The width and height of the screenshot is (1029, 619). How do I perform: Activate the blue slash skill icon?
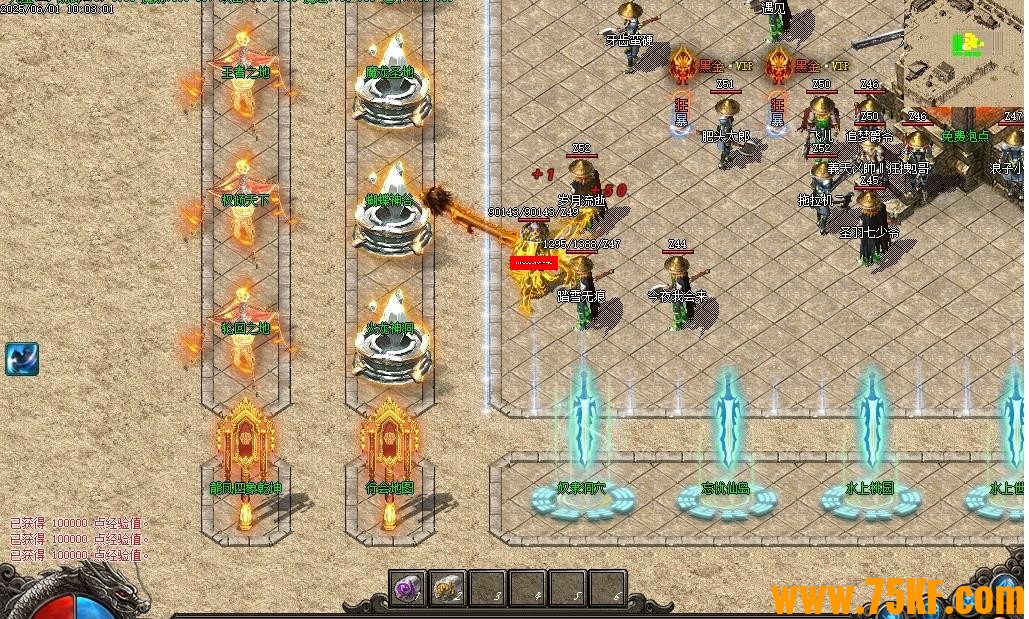(x=21, y=359)
